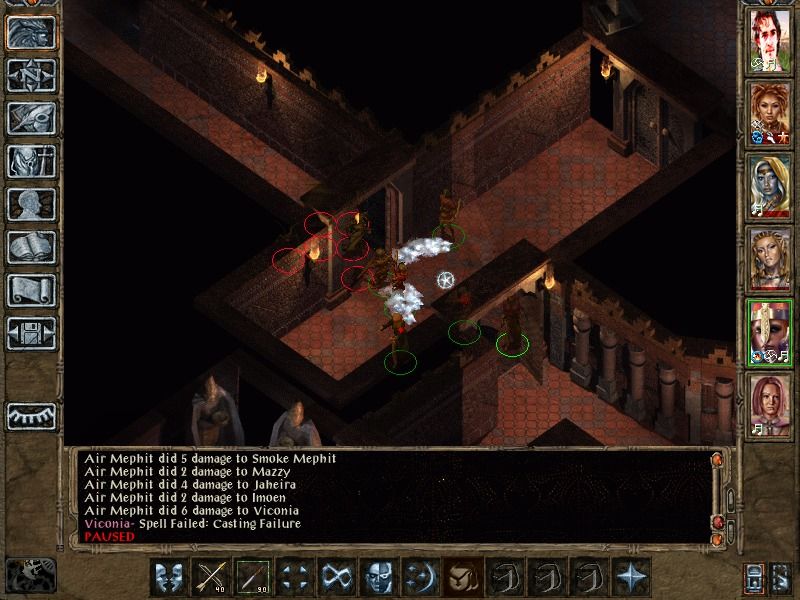Select the bottom pink-haired woman's portrait

pyautogui.click(x=771, y=402)
